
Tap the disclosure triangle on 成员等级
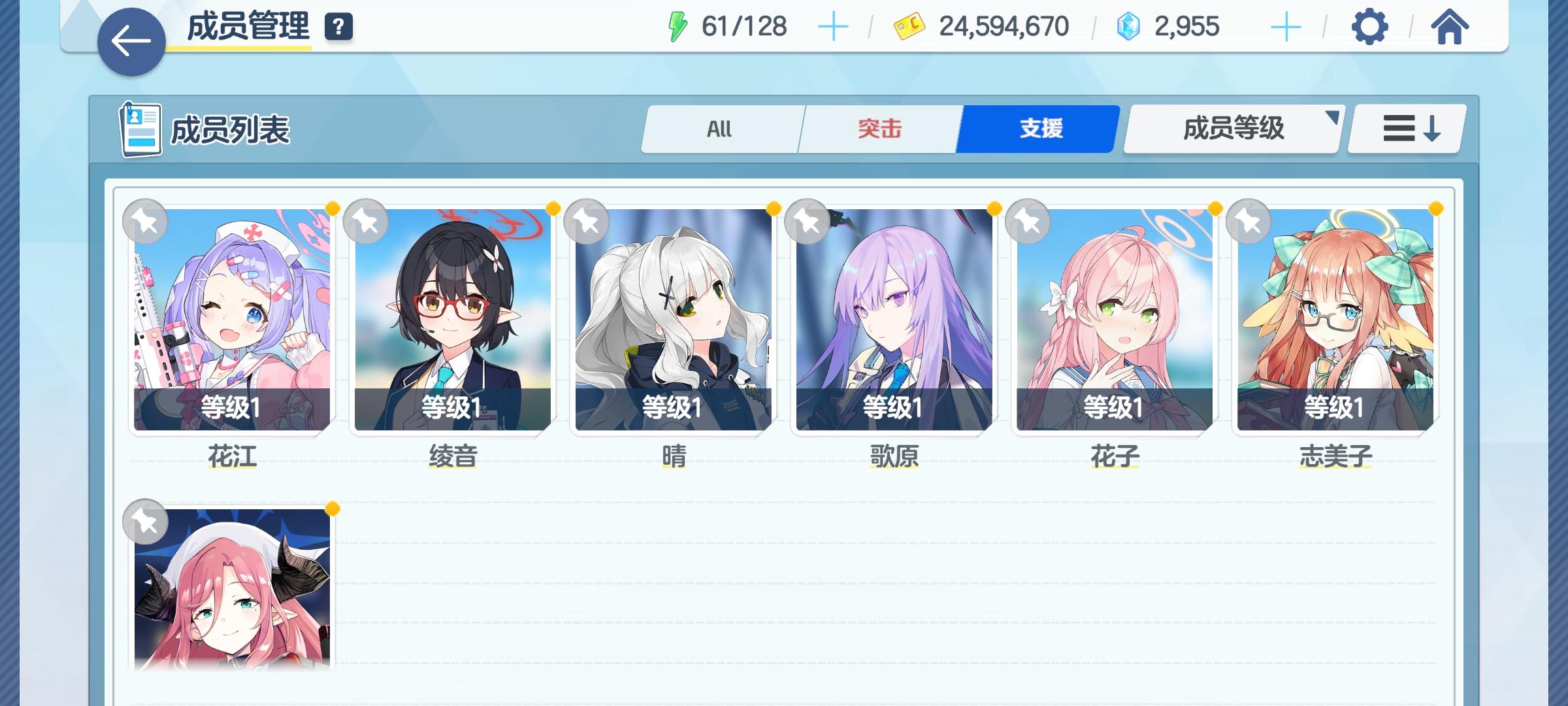click(x=1333, y=119)
